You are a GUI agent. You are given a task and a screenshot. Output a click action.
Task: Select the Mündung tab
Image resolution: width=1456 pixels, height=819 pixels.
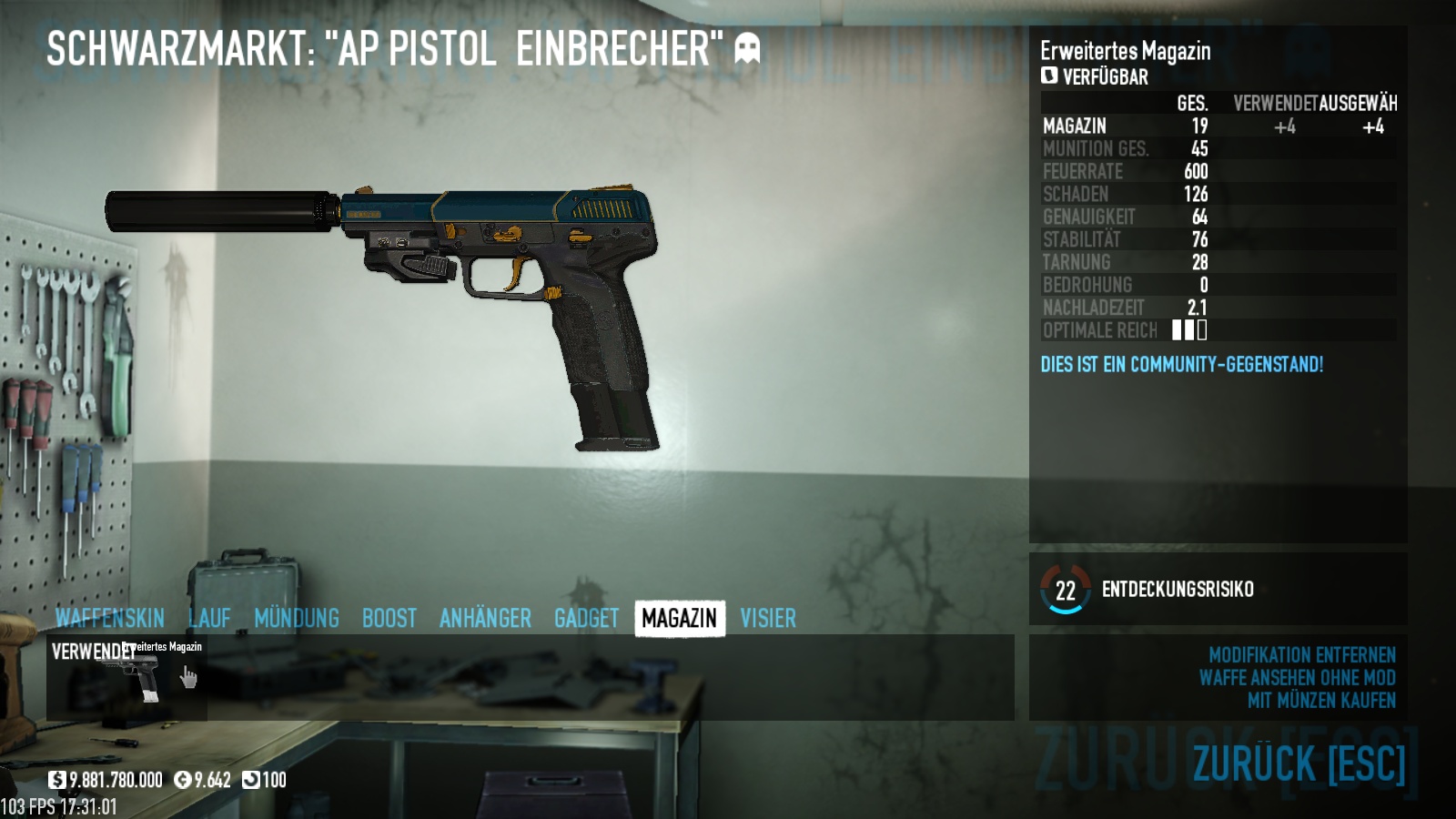(x=297, y=619)
